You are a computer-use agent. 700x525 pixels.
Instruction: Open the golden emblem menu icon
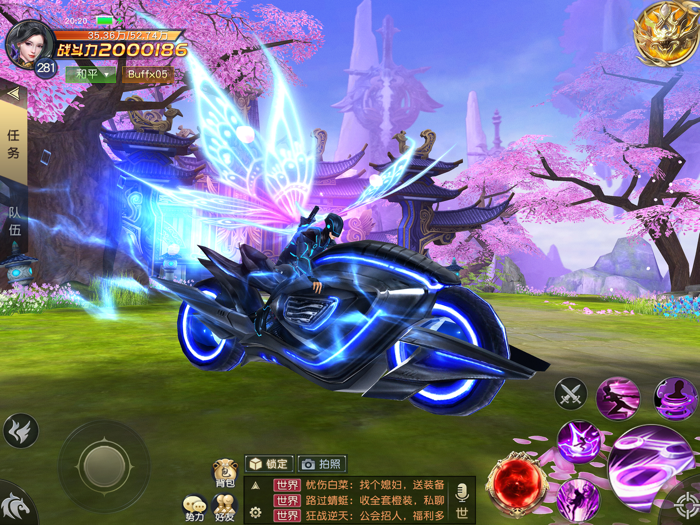(x=665, y=33)
